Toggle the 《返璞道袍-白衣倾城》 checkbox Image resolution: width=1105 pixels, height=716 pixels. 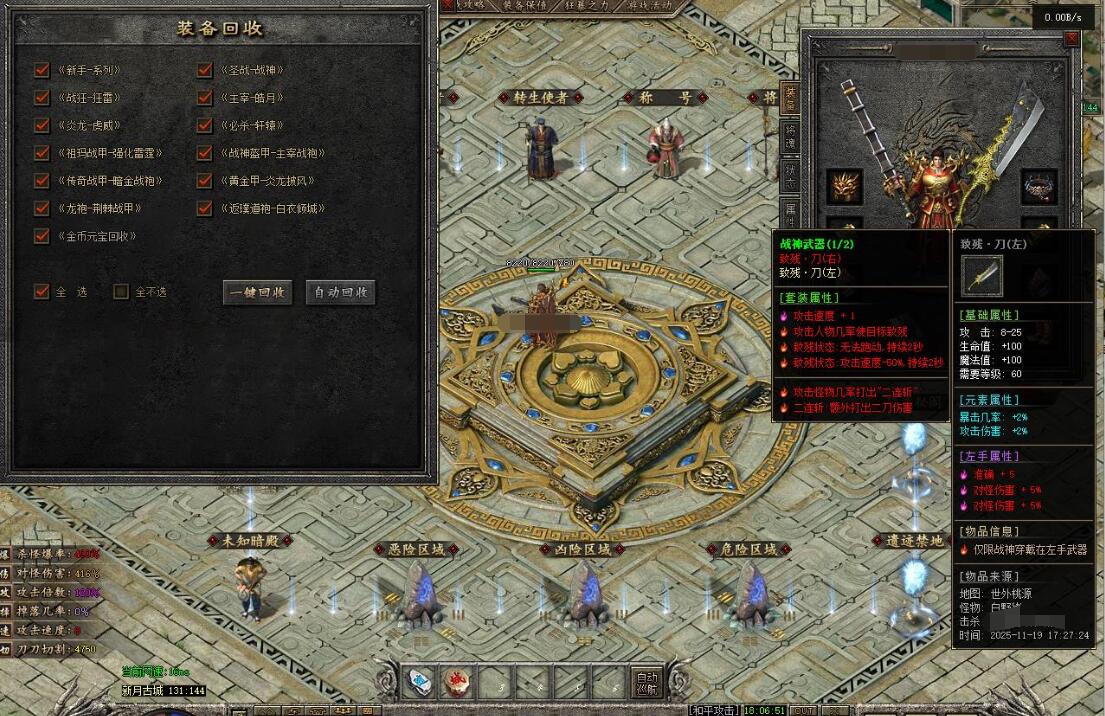point(205,208)
